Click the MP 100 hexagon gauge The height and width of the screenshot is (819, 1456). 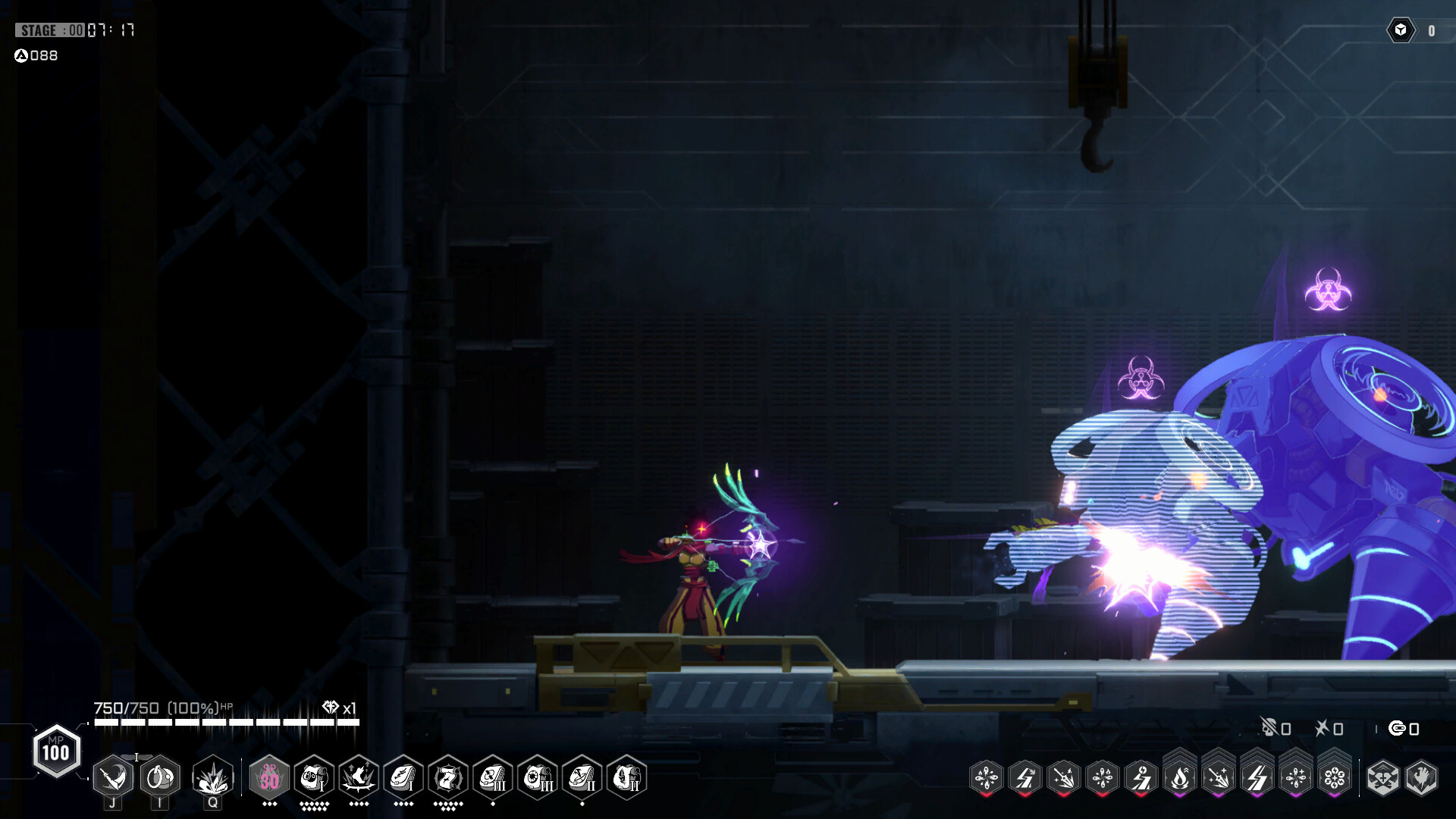pos(56,752)
